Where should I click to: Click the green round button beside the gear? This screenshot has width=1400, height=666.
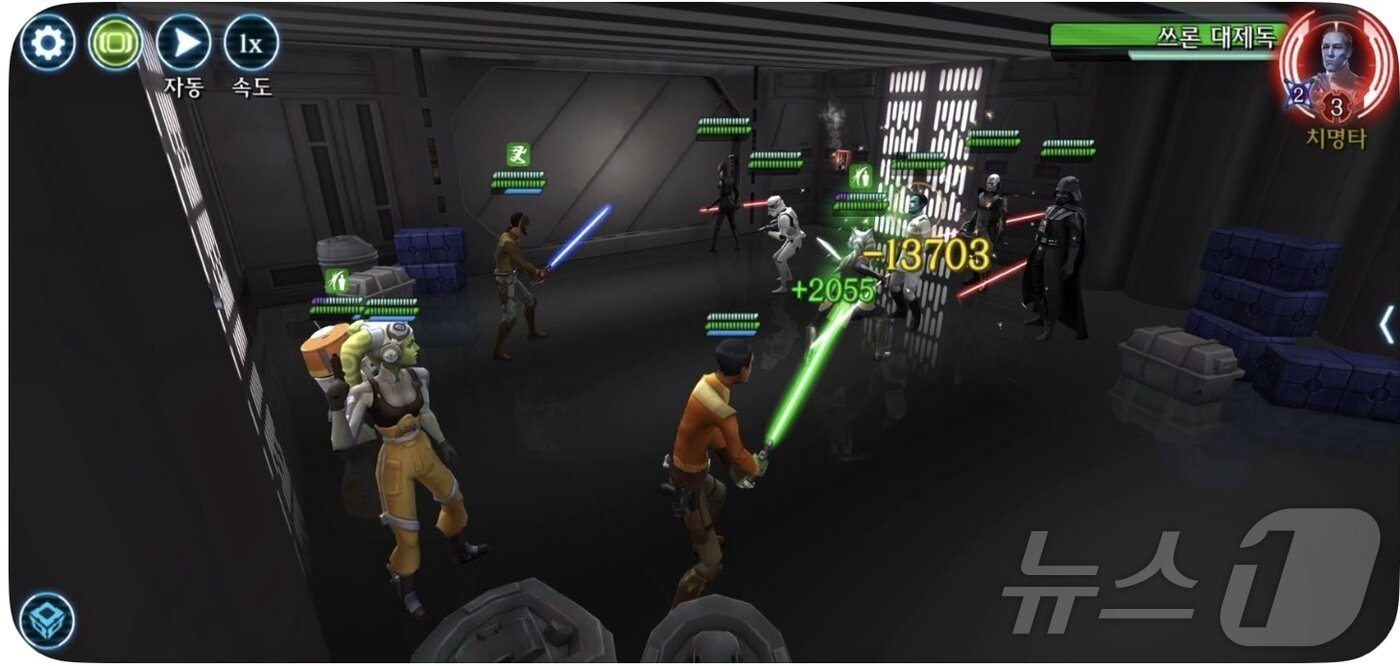[115, 43]
